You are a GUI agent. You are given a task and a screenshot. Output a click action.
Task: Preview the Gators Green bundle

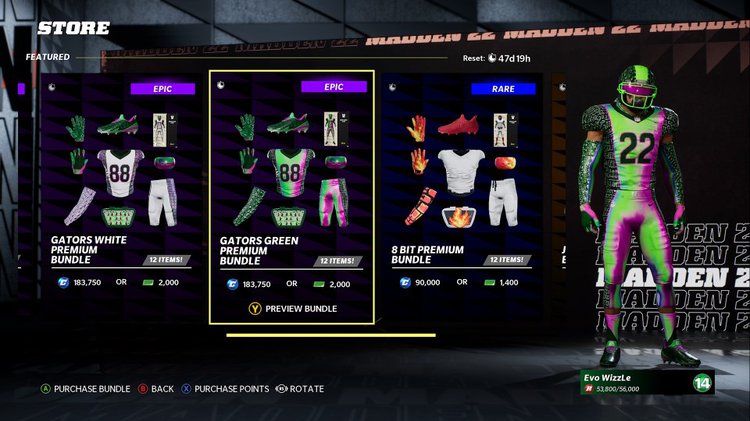point(292,308)
